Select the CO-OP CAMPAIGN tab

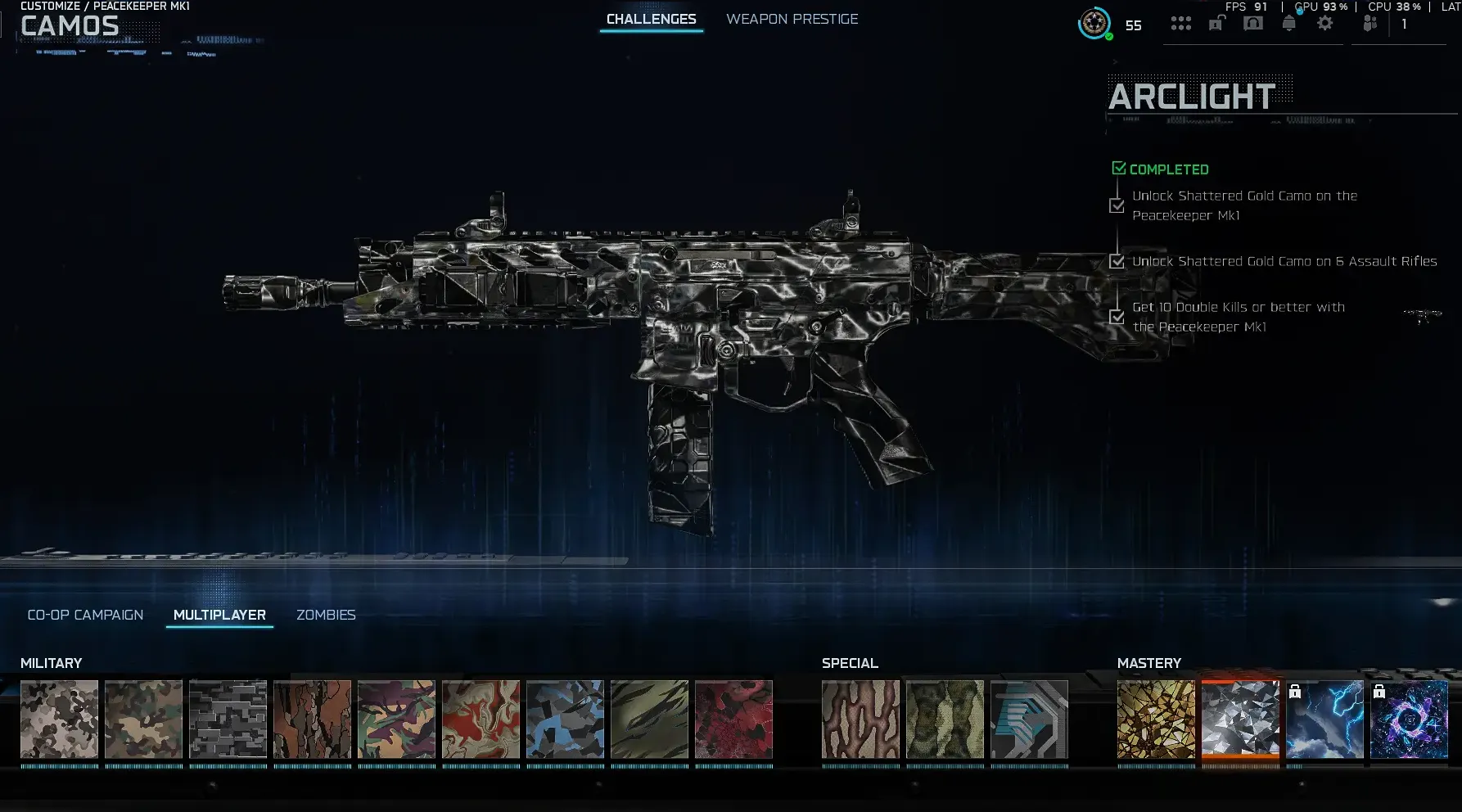point(85,614)
